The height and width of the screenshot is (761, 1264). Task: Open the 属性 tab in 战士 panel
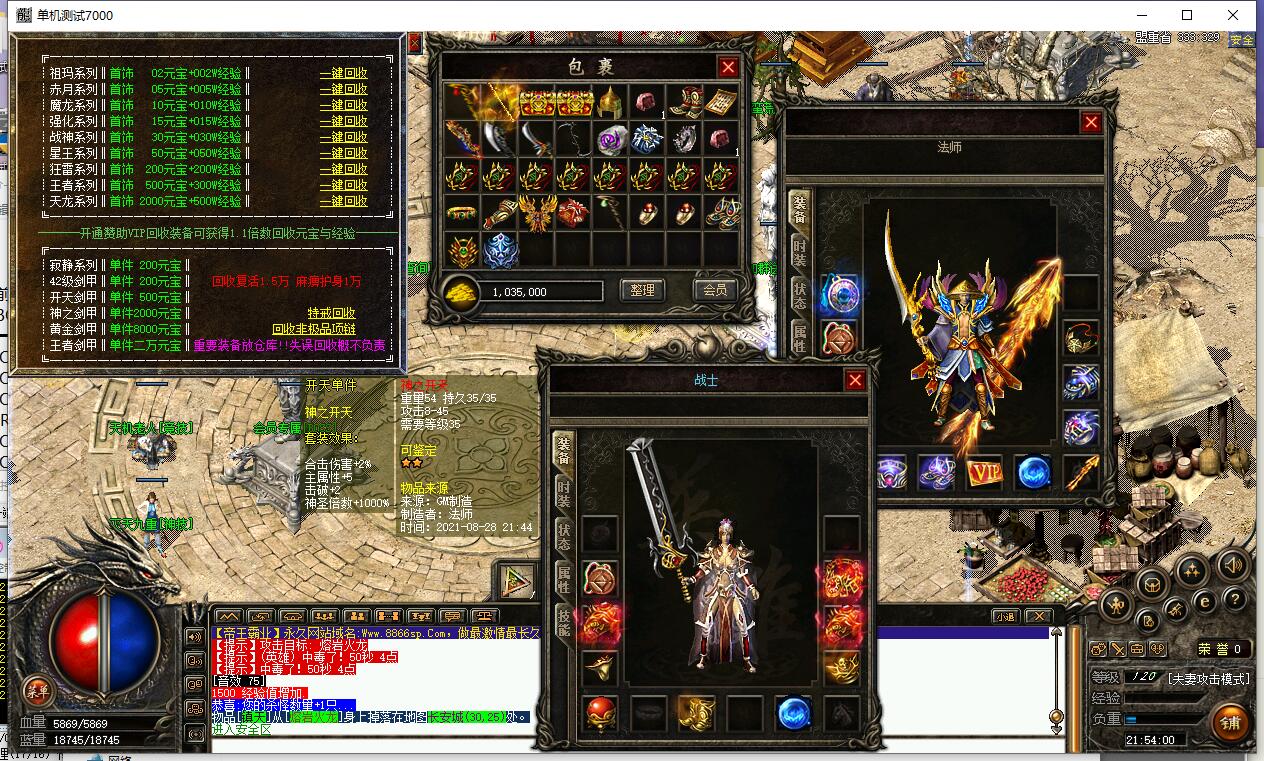564,578
